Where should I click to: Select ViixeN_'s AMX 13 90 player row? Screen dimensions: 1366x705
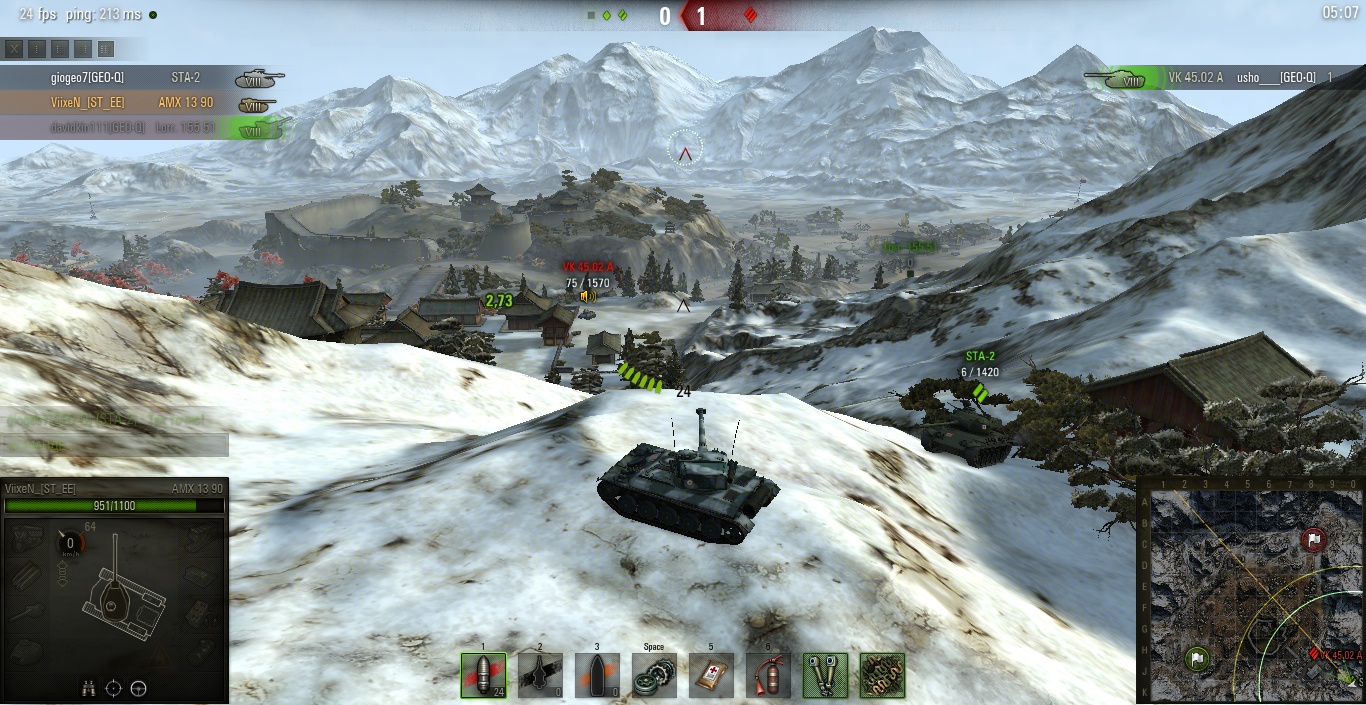[x=140, y=102]
